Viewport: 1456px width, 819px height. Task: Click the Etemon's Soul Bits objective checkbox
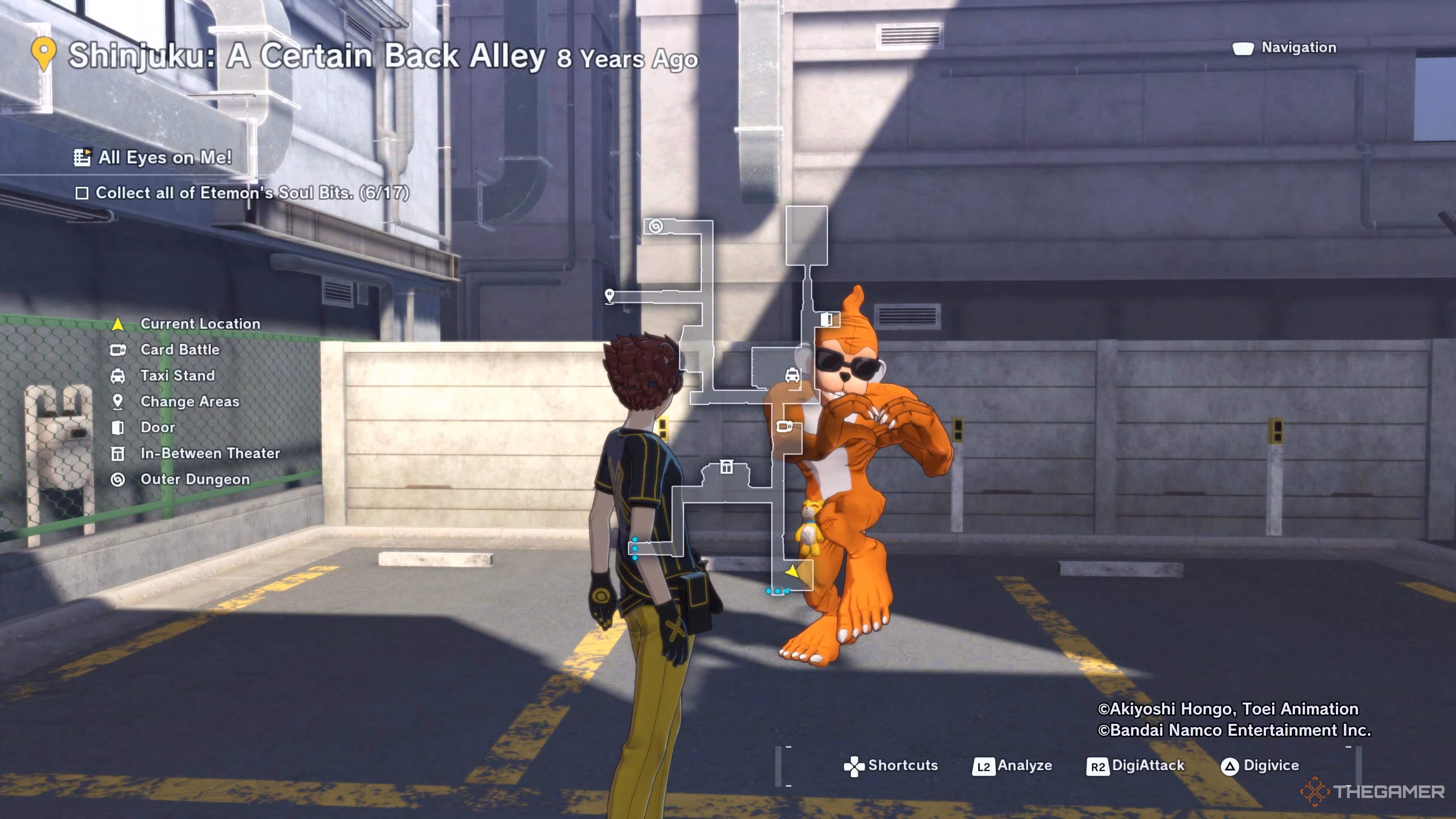[82, 193]
